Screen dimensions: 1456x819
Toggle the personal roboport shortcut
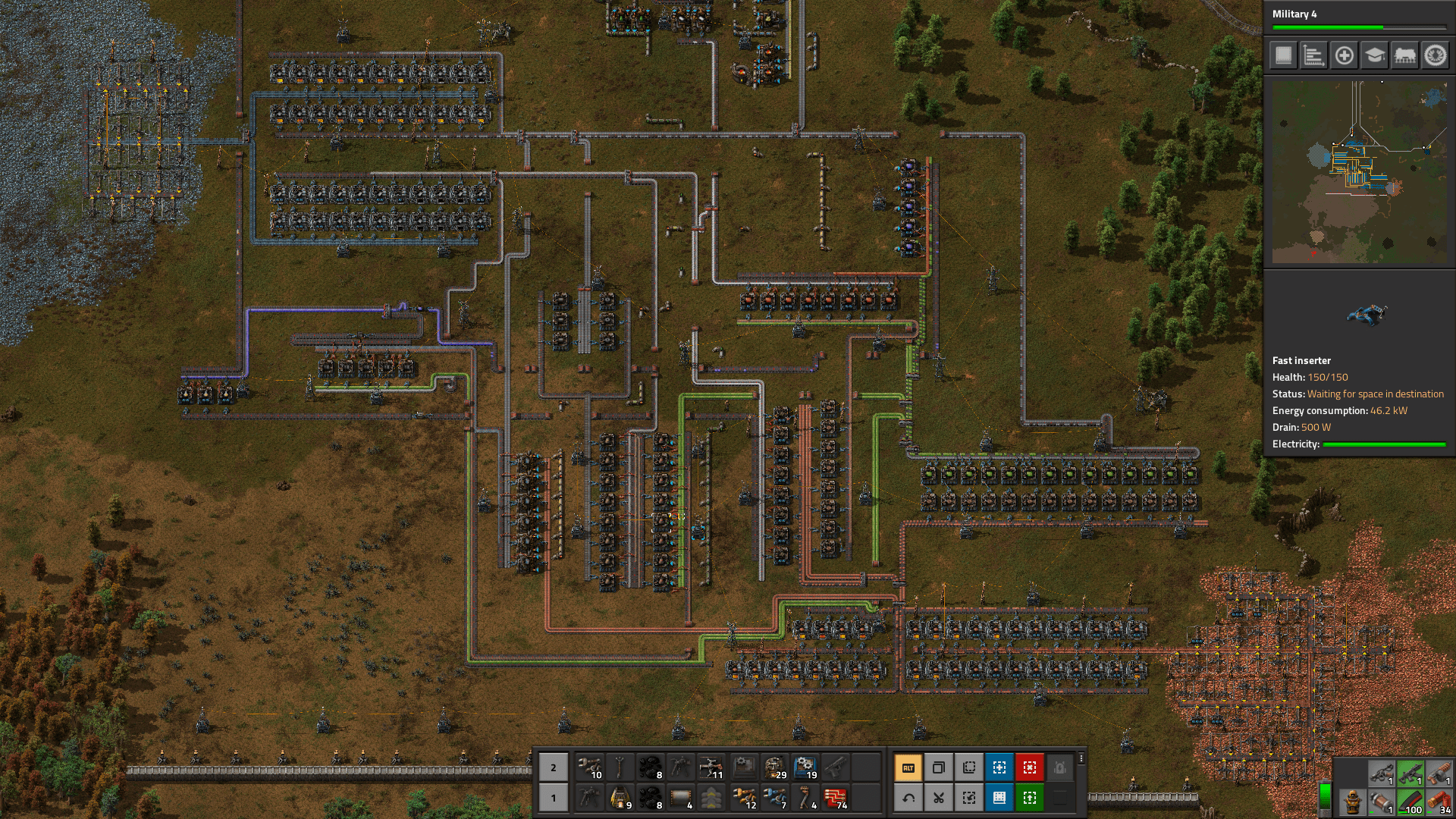1060,767
